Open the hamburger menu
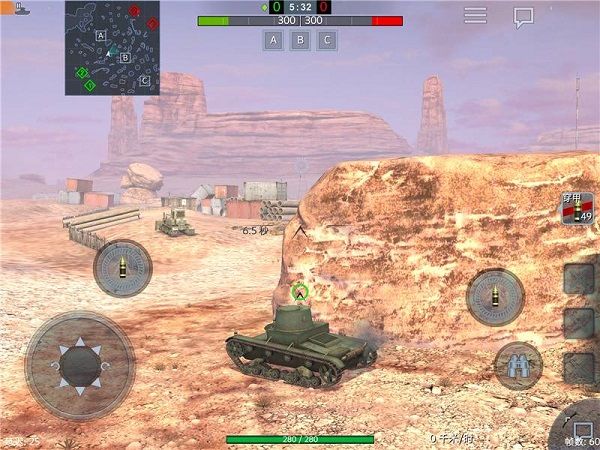This screenshot has height=450, width=600. pos(475,15)
